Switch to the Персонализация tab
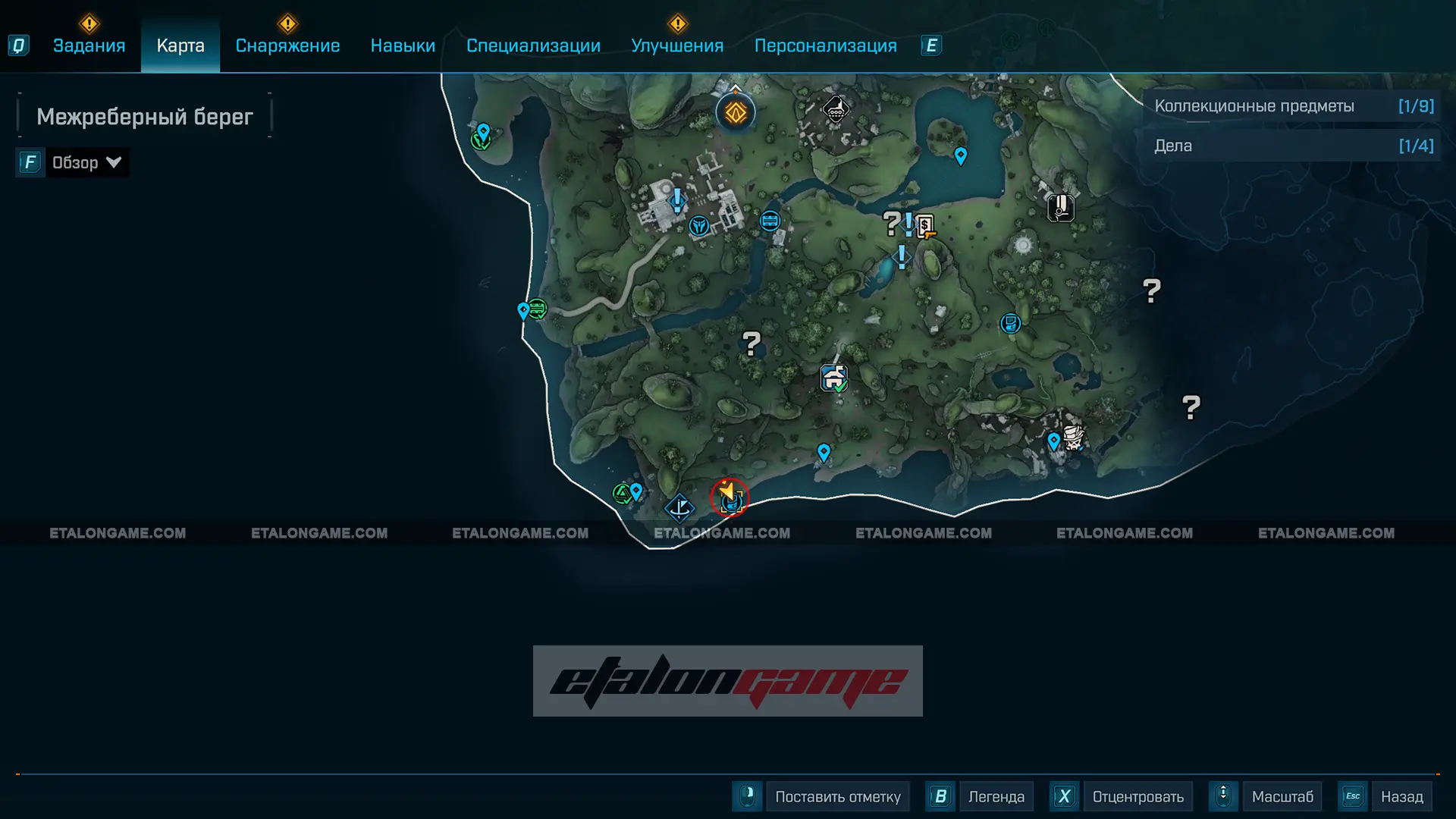Viewport: 1456px width, 819px height. click(x=825, y=45)
